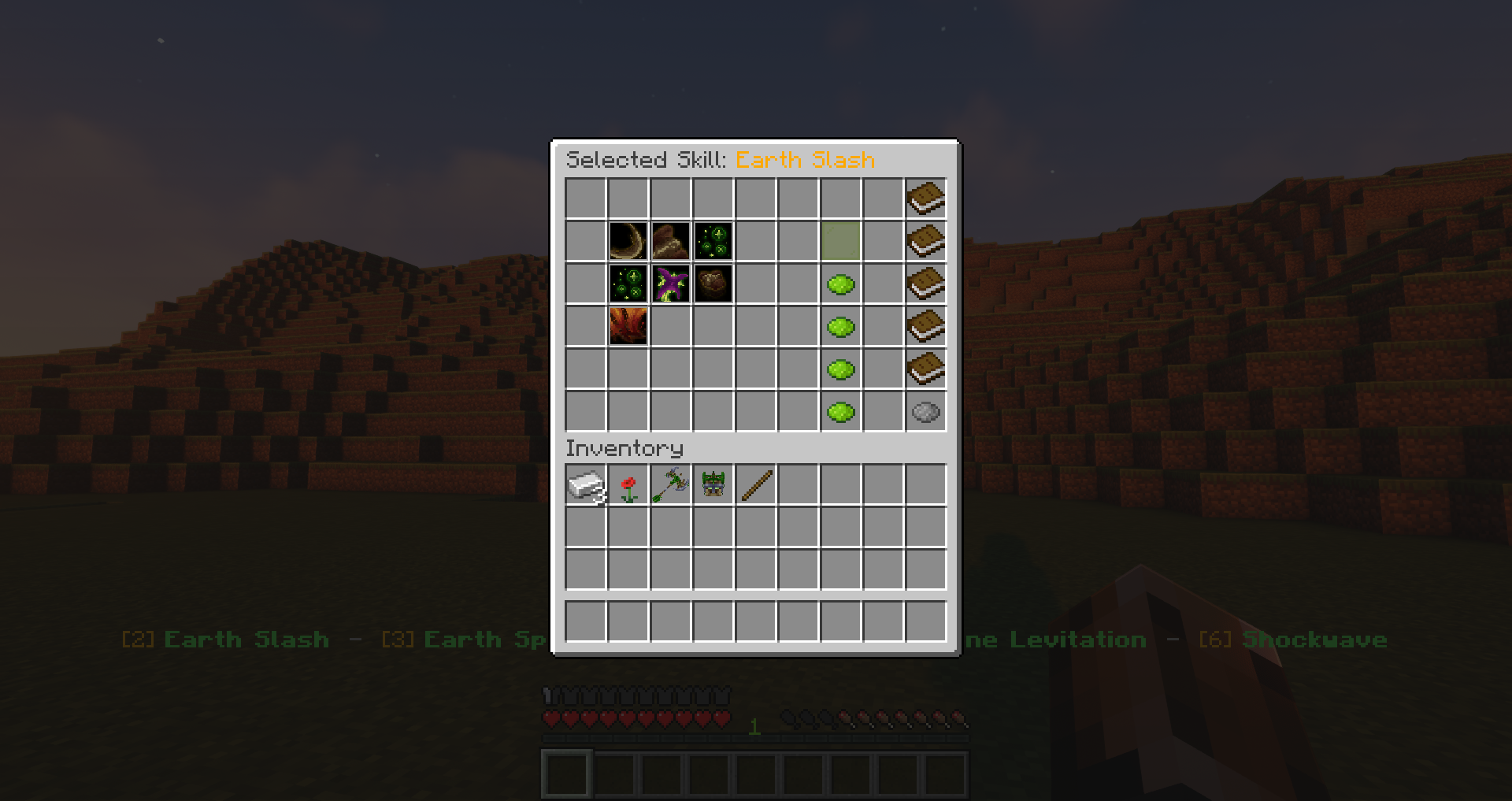Click the topmost brown book icon

[926, 198]
